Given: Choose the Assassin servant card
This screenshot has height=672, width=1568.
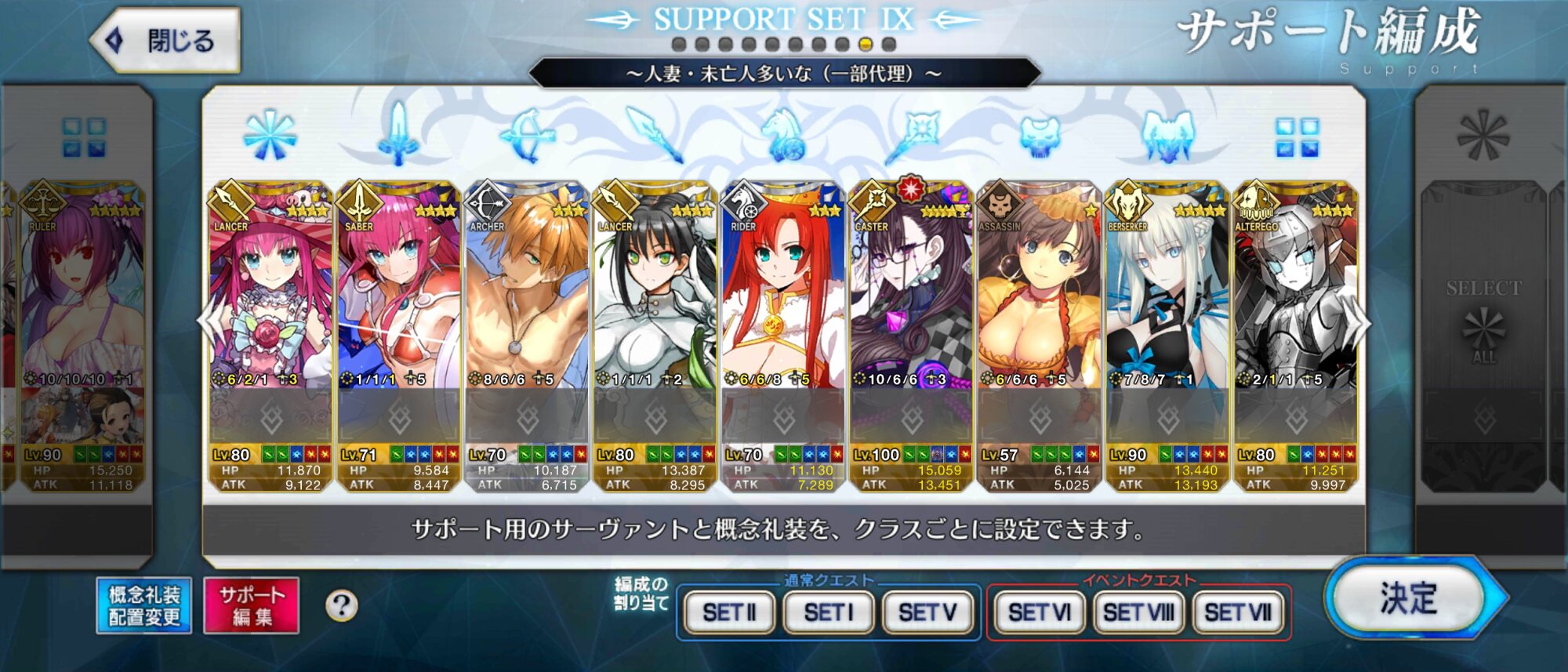Looking at the screenshot, I should [1039, 314].
